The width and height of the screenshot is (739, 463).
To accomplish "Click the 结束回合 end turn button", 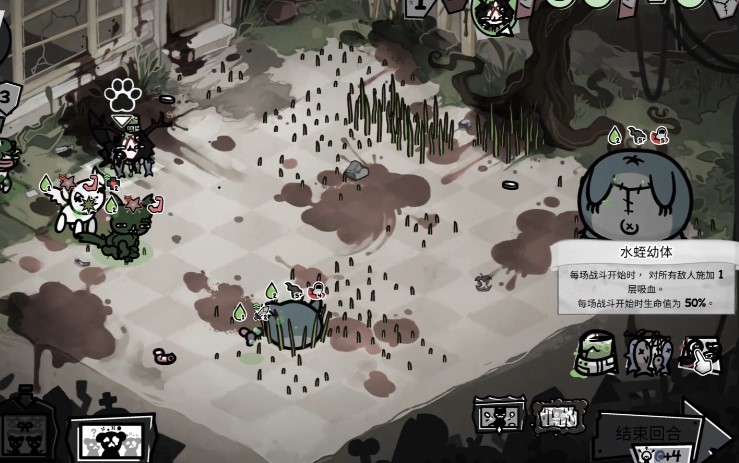I will coord(650,433).
